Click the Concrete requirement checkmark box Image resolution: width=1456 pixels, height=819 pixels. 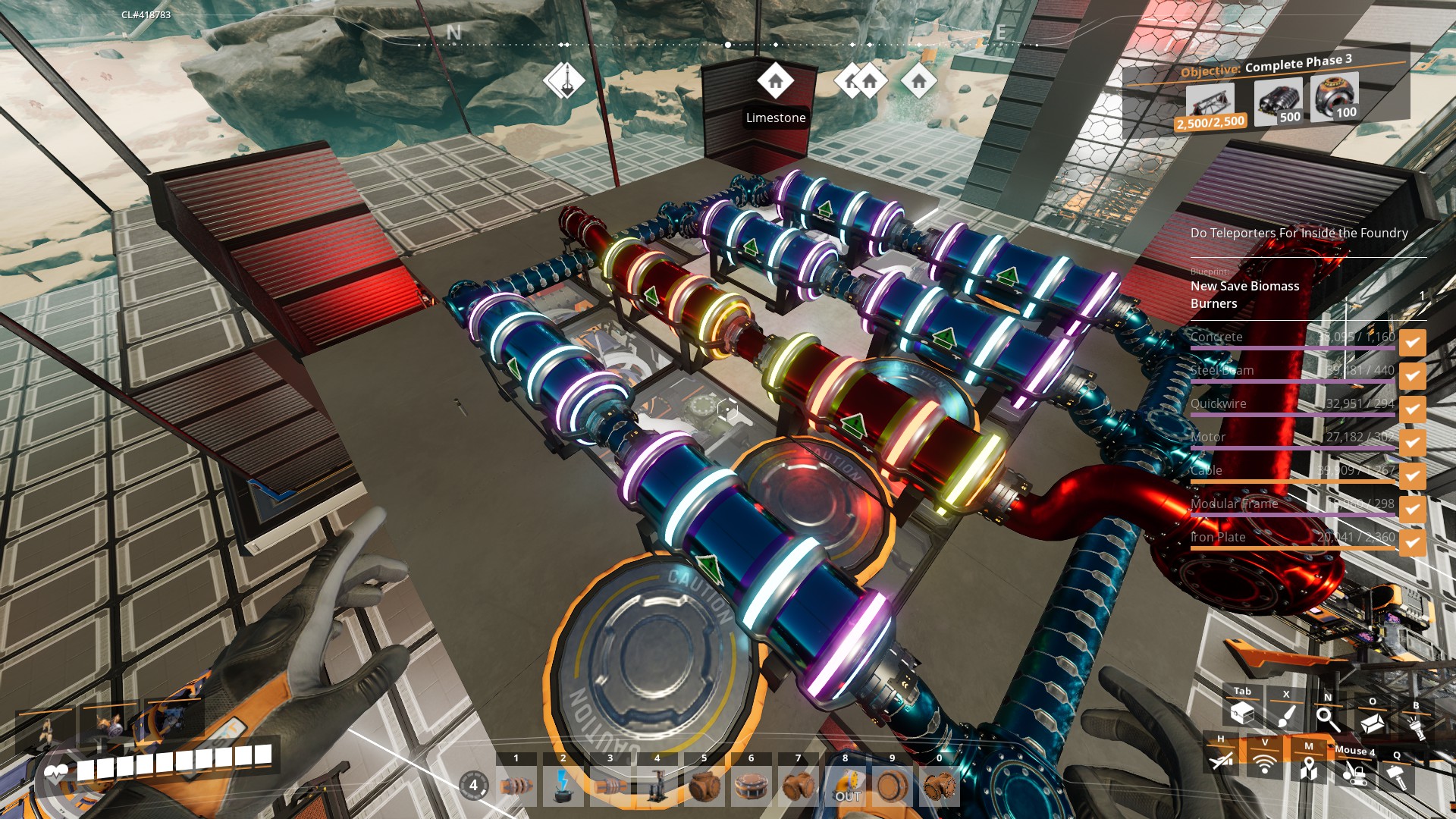coord(1412,342)
